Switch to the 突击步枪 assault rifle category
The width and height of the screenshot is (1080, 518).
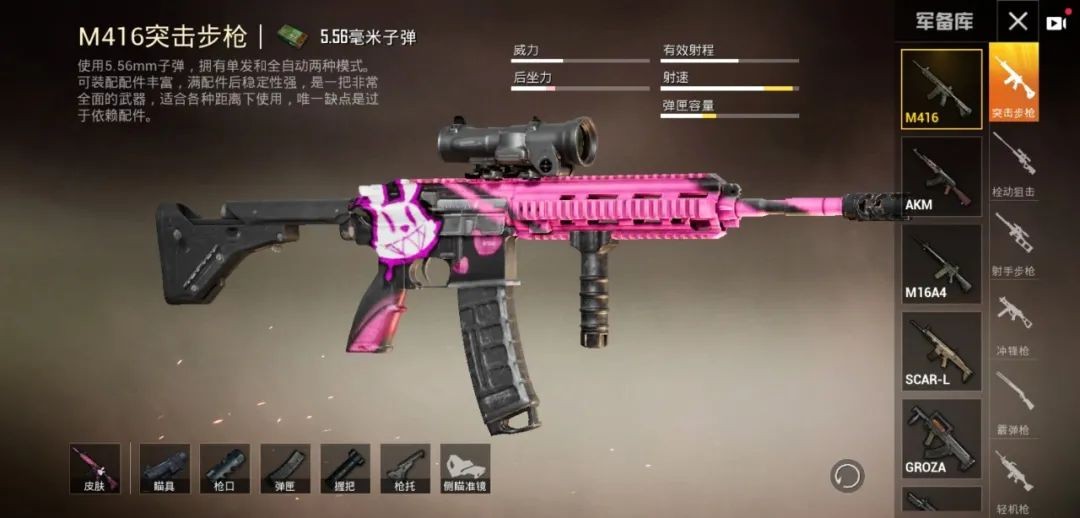pyautogui.click(x=1014, y=82)
